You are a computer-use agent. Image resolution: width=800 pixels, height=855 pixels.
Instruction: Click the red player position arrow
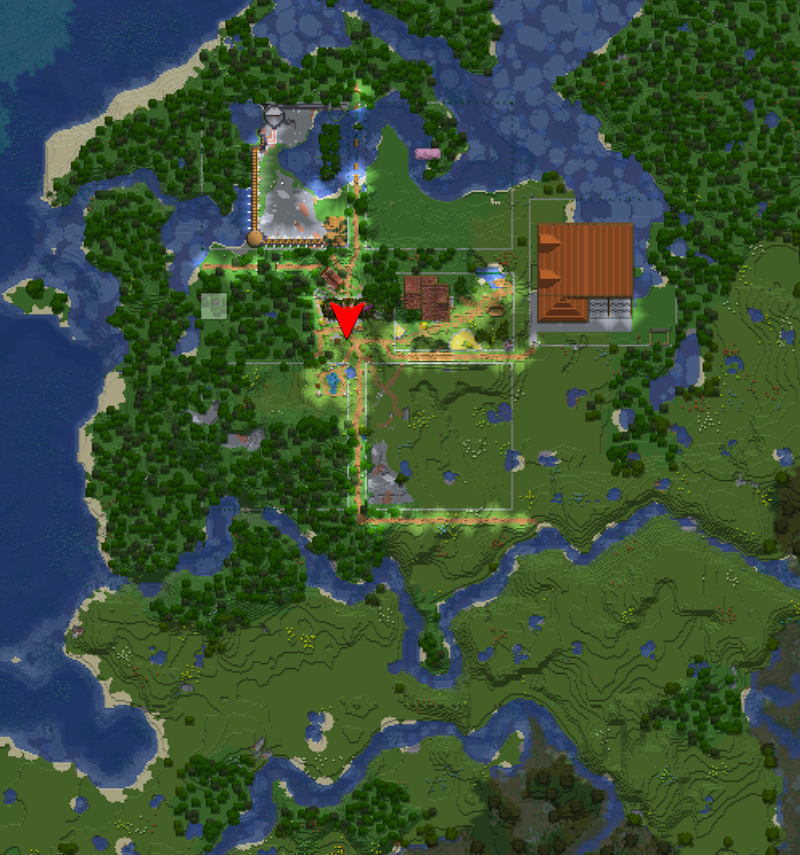click(347, 318)
